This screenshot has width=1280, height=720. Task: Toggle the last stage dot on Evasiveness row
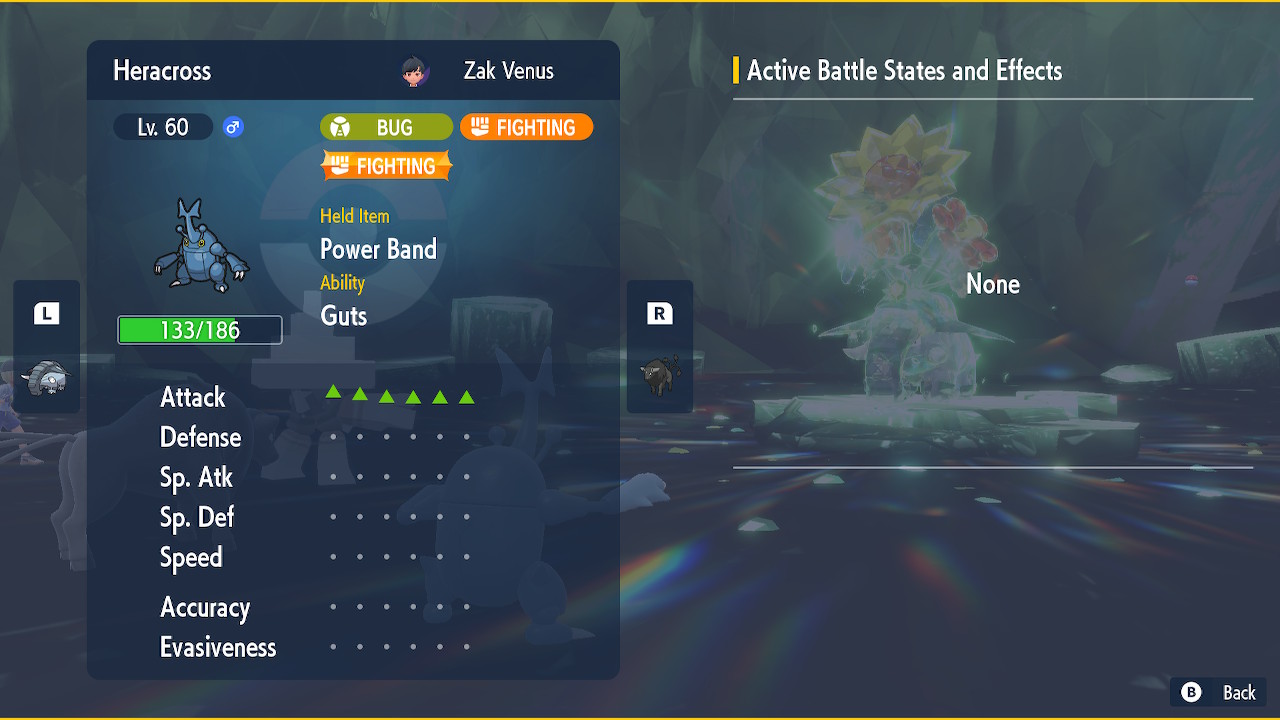[x=465, y=646]
